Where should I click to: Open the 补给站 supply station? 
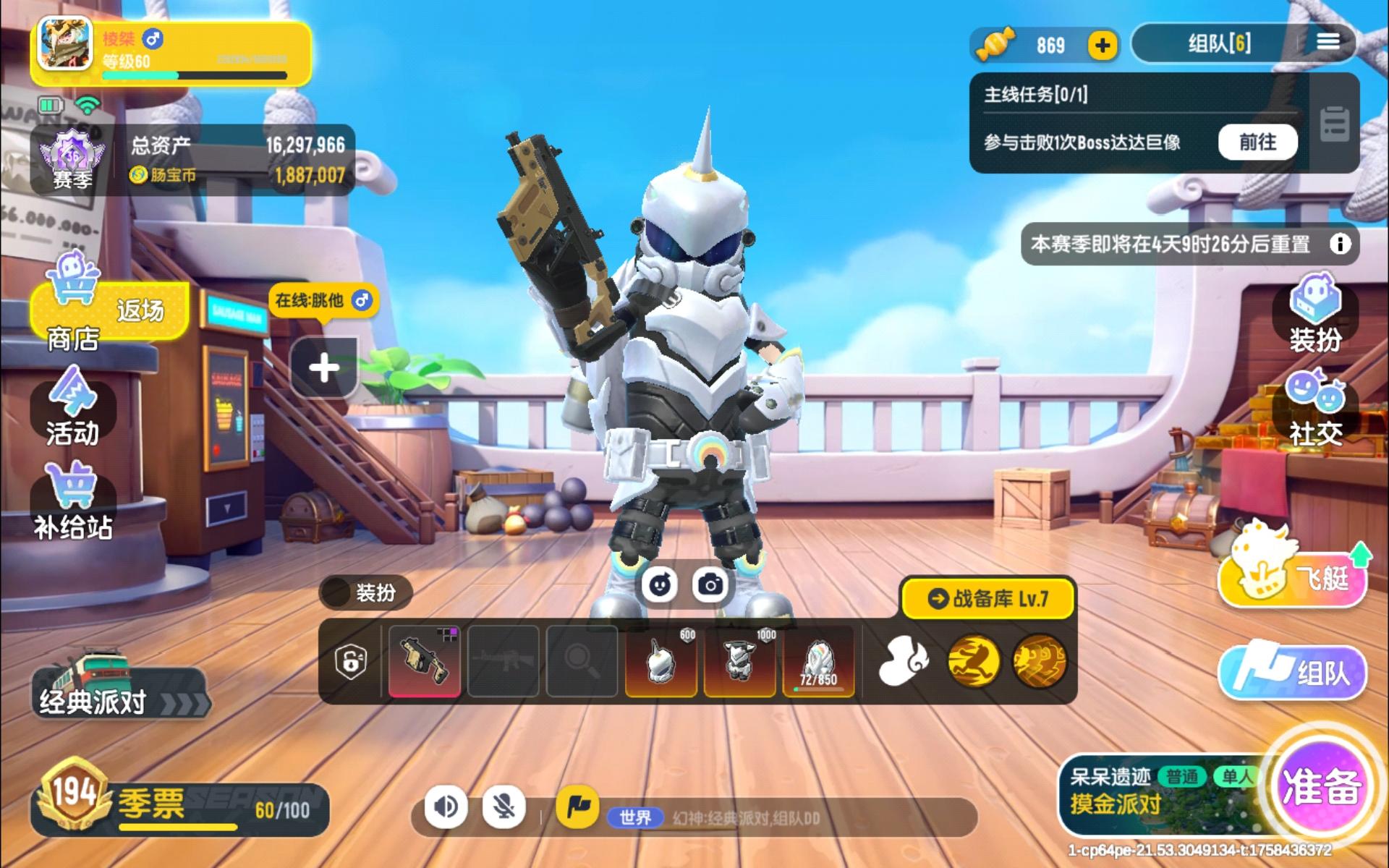[x=72, y=499]
